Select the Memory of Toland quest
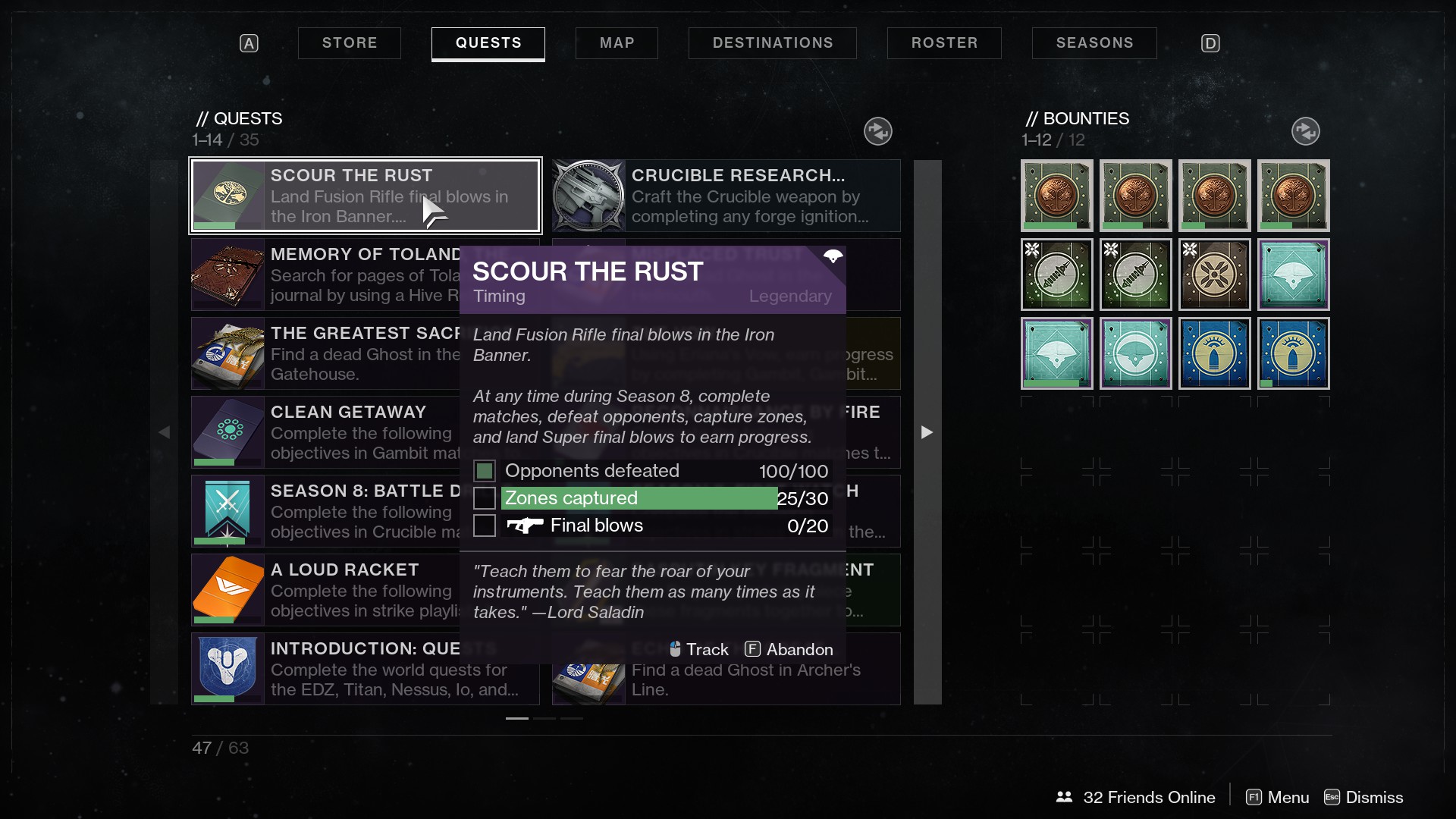Image resolution: width=1456 pixels, height=819 pixels. (x=325, y=275)
